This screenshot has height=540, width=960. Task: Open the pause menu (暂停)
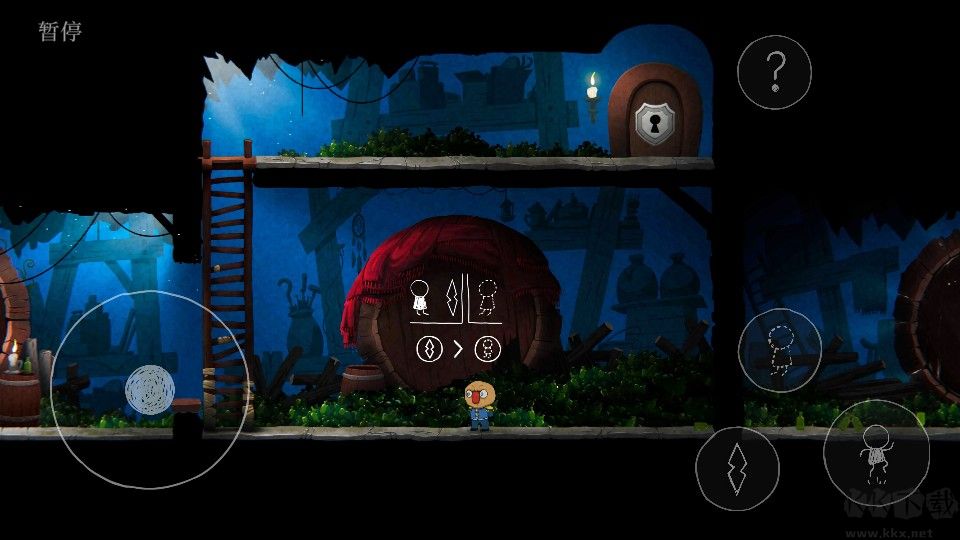(60, 31)
